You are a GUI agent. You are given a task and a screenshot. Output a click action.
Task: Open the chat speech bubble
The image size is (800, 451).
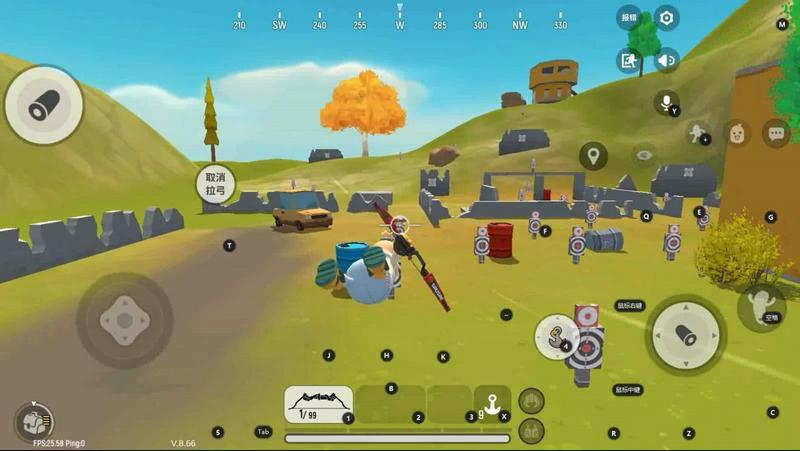point(776,133)
